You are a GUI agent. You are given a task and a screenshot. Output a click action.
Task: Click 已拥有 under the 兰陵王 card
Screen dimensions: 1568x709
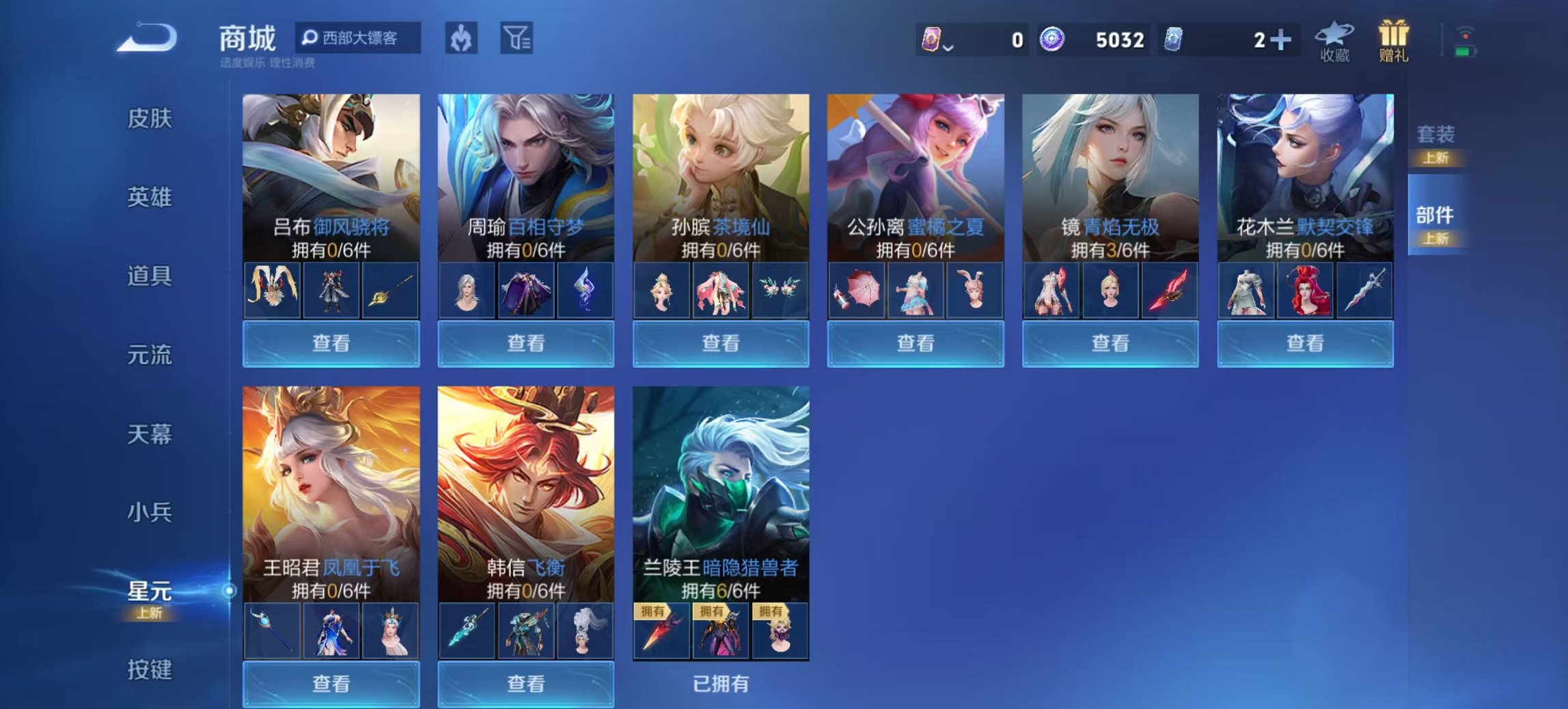pyautogui.click(x=721, y=684)
